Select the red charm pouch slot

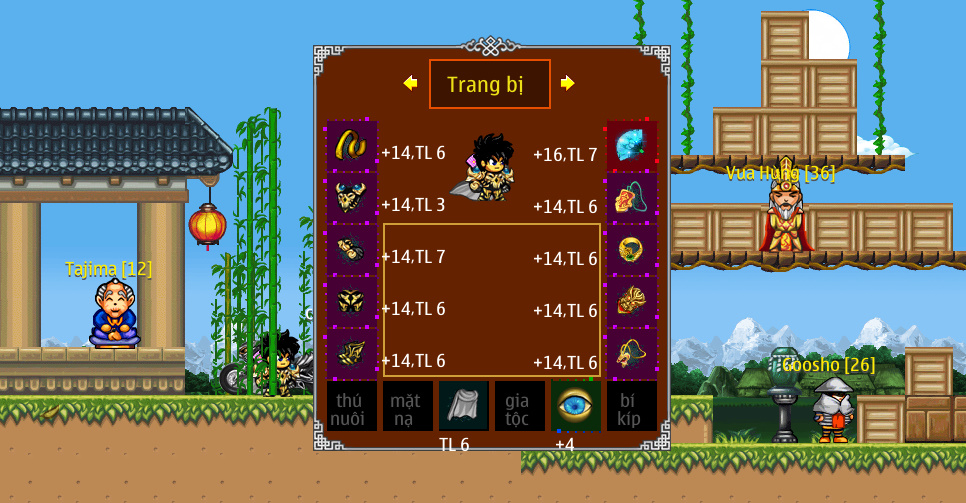click(x=632, y=198)
